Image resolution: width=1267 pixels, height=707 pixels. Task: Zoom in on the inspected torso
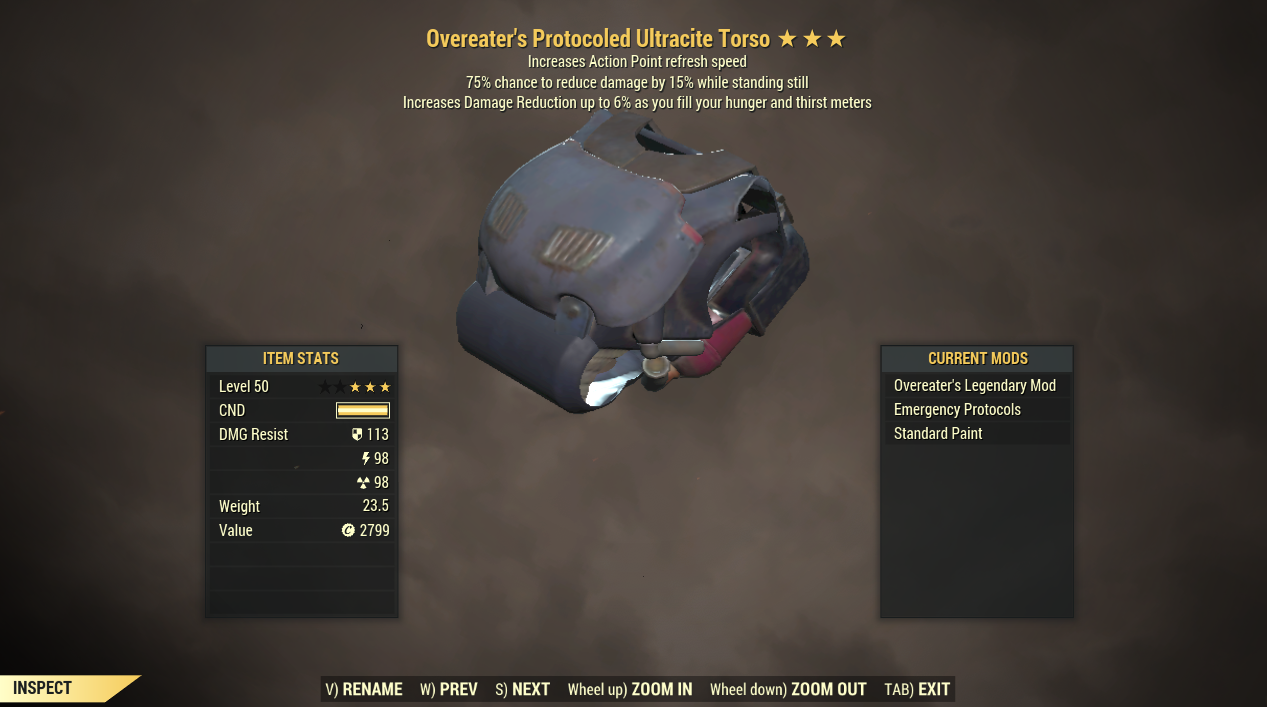(x=630, y=689)
